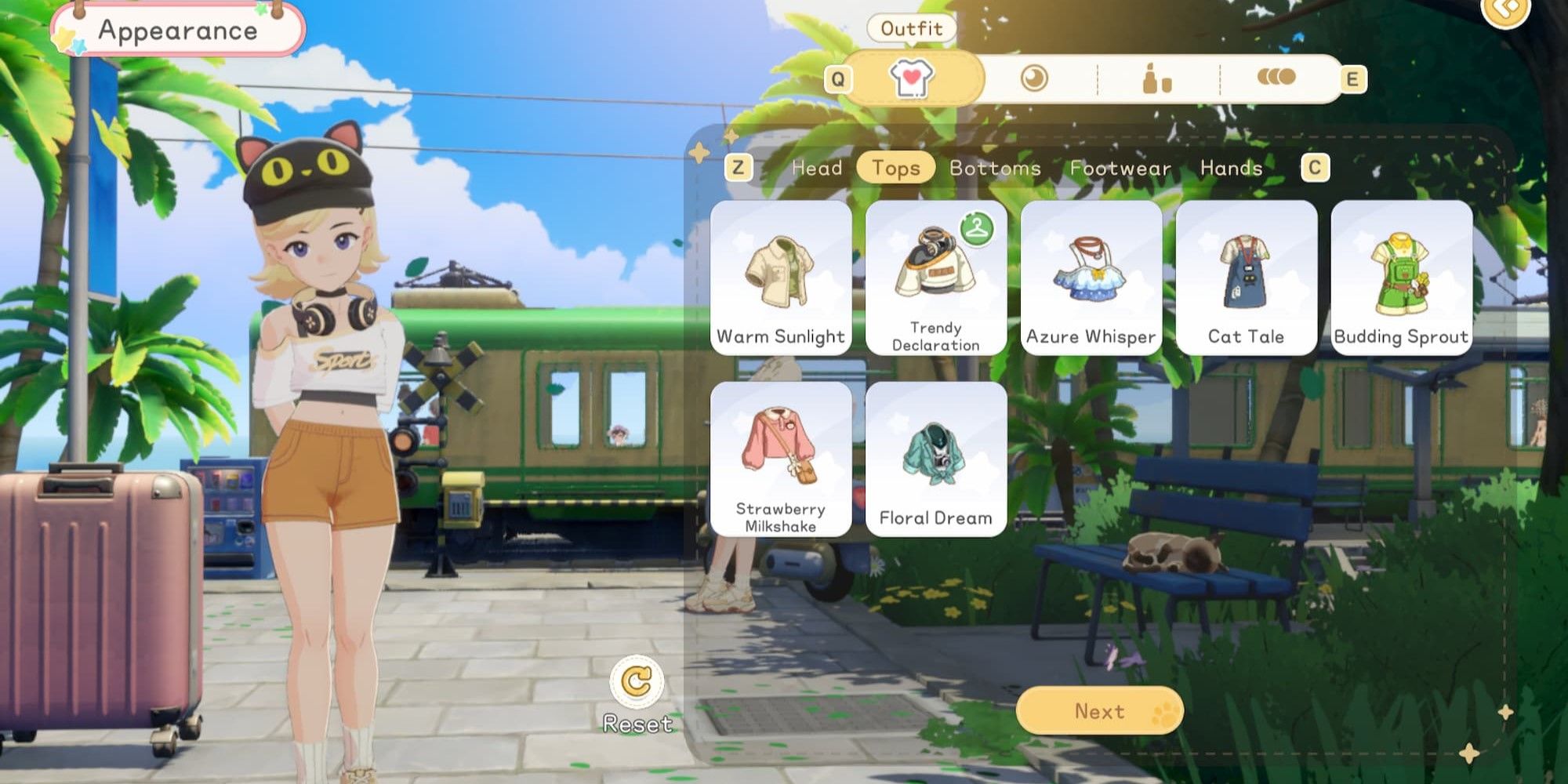Select the Azure Whisper top
Image resolution: width=1568 pixels, height=784 pixels.
[1091, 278]
